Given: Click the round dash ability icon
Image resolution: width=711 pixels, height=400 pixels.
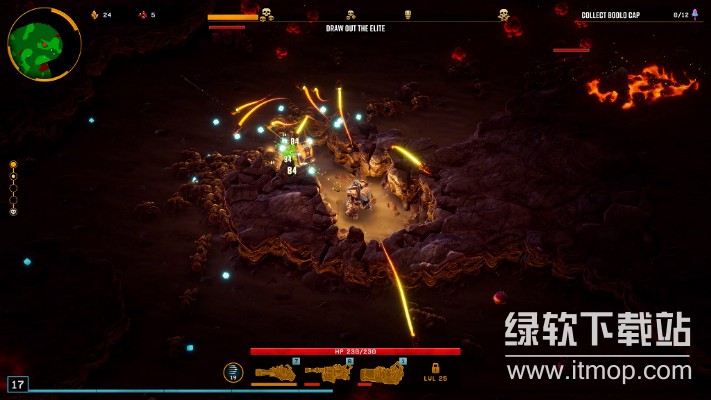Looking at the screenshot, I should point(233,372).
